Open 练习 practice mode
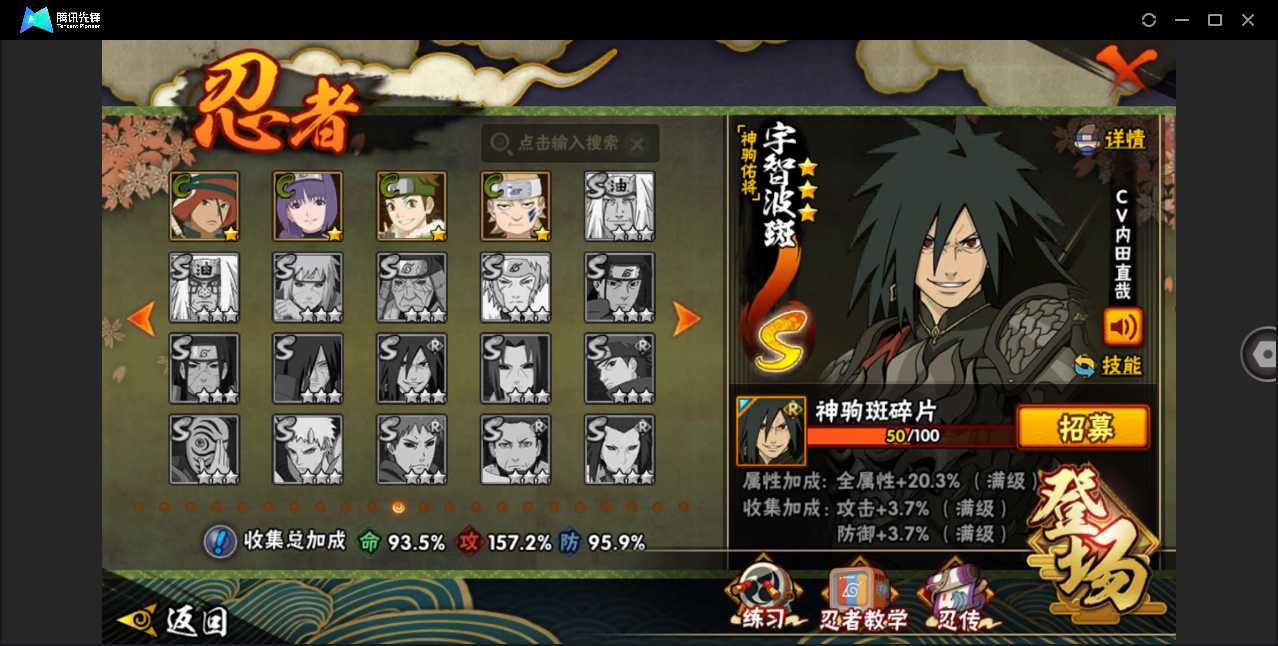This screenshot has width=1278, height=646. 764,600
